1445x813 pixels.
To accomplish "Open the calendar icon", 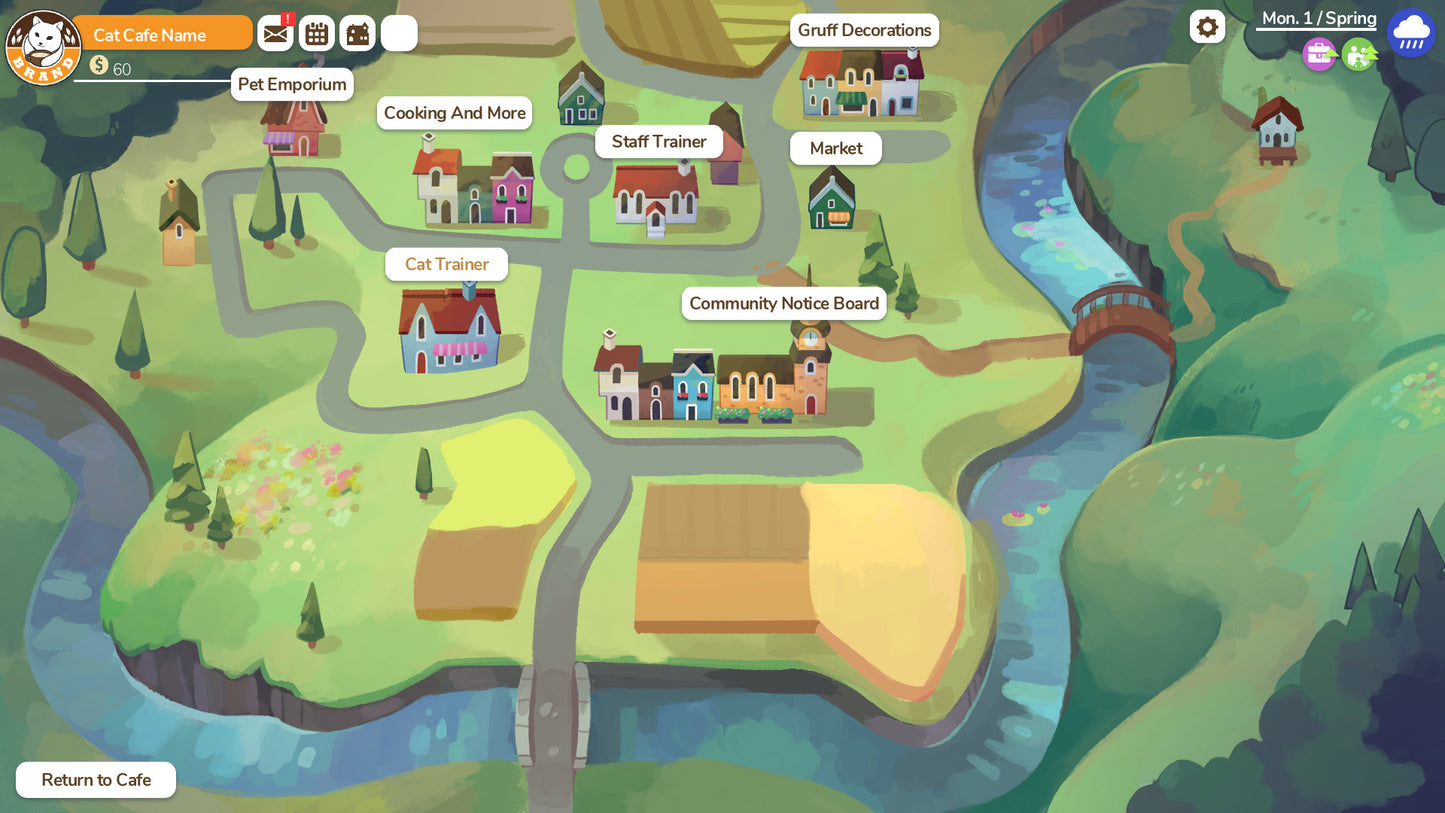I will coord(316,32).
